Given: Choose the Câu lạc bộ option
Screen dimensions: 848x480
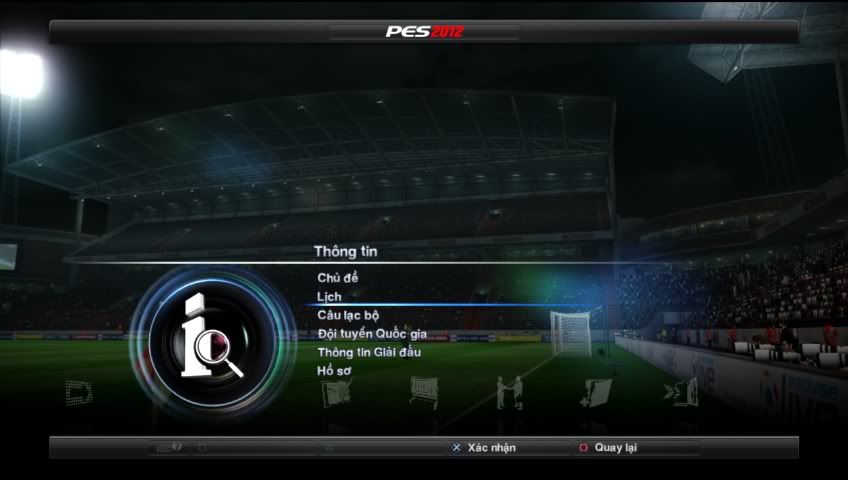Looking at the screenshot, I should [x=348, y=315].
